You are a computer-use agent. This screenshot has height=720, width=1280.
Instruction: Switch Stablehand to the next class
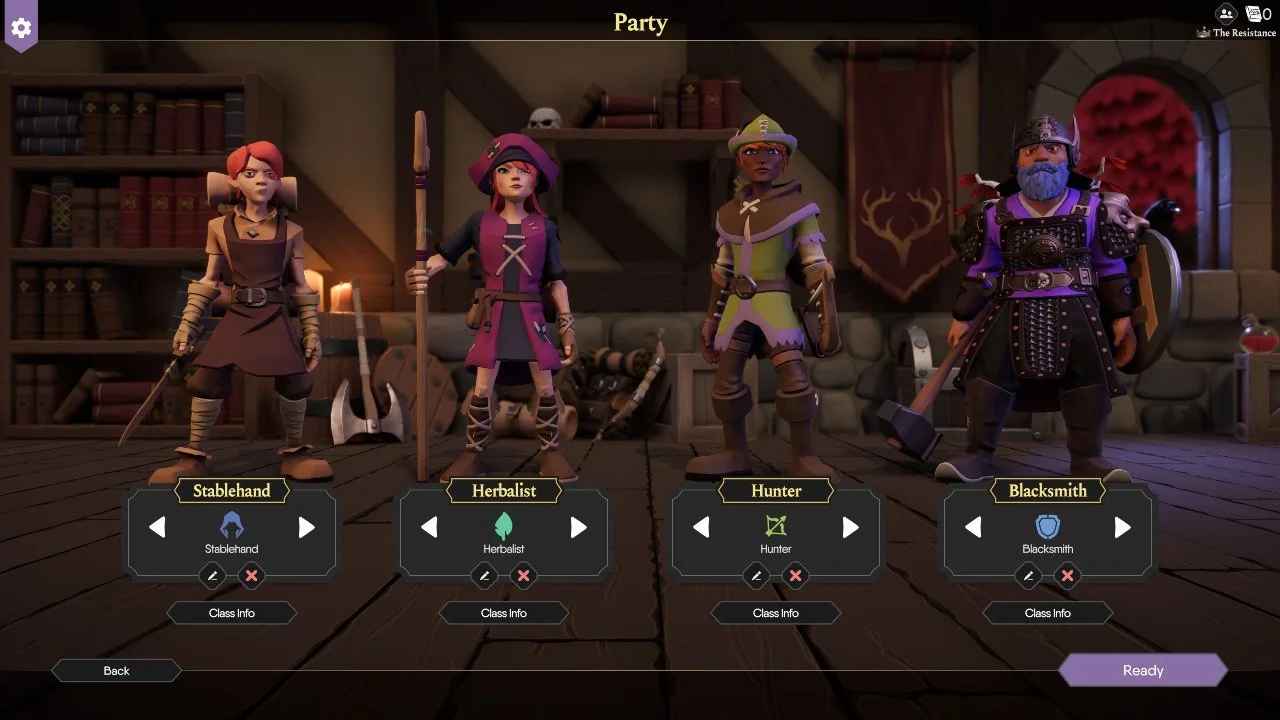tap(307, 527)
